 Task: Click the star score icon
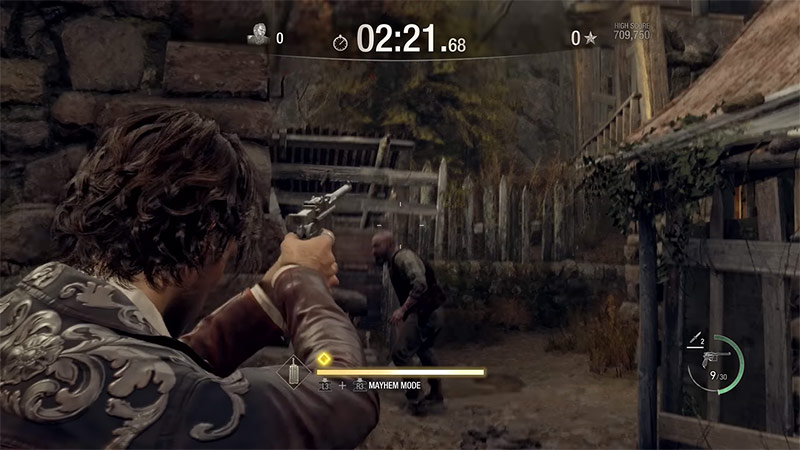click(x=591, y=39)
